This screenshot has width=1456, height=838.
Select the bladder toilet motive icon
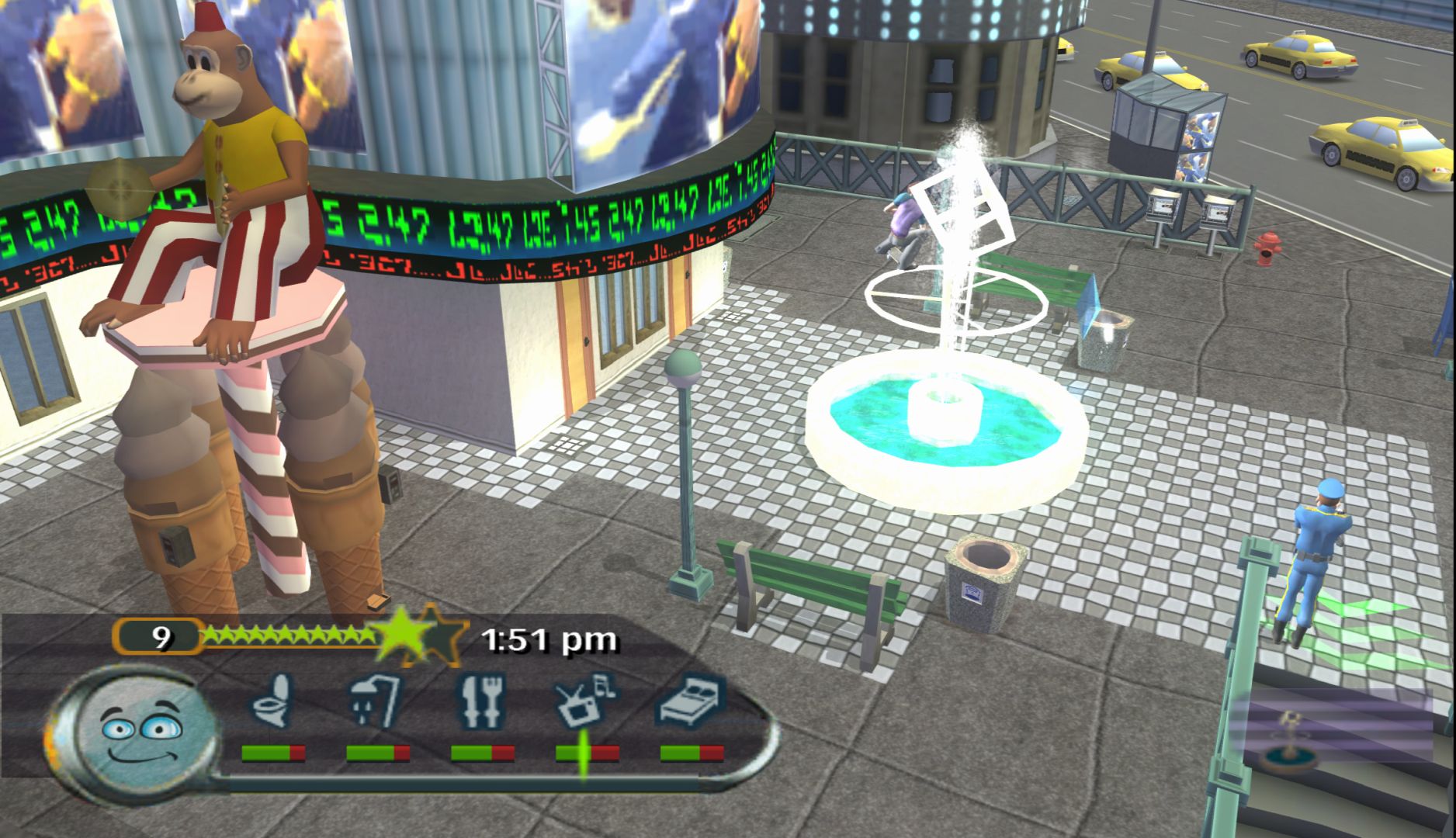pos(272,701)
